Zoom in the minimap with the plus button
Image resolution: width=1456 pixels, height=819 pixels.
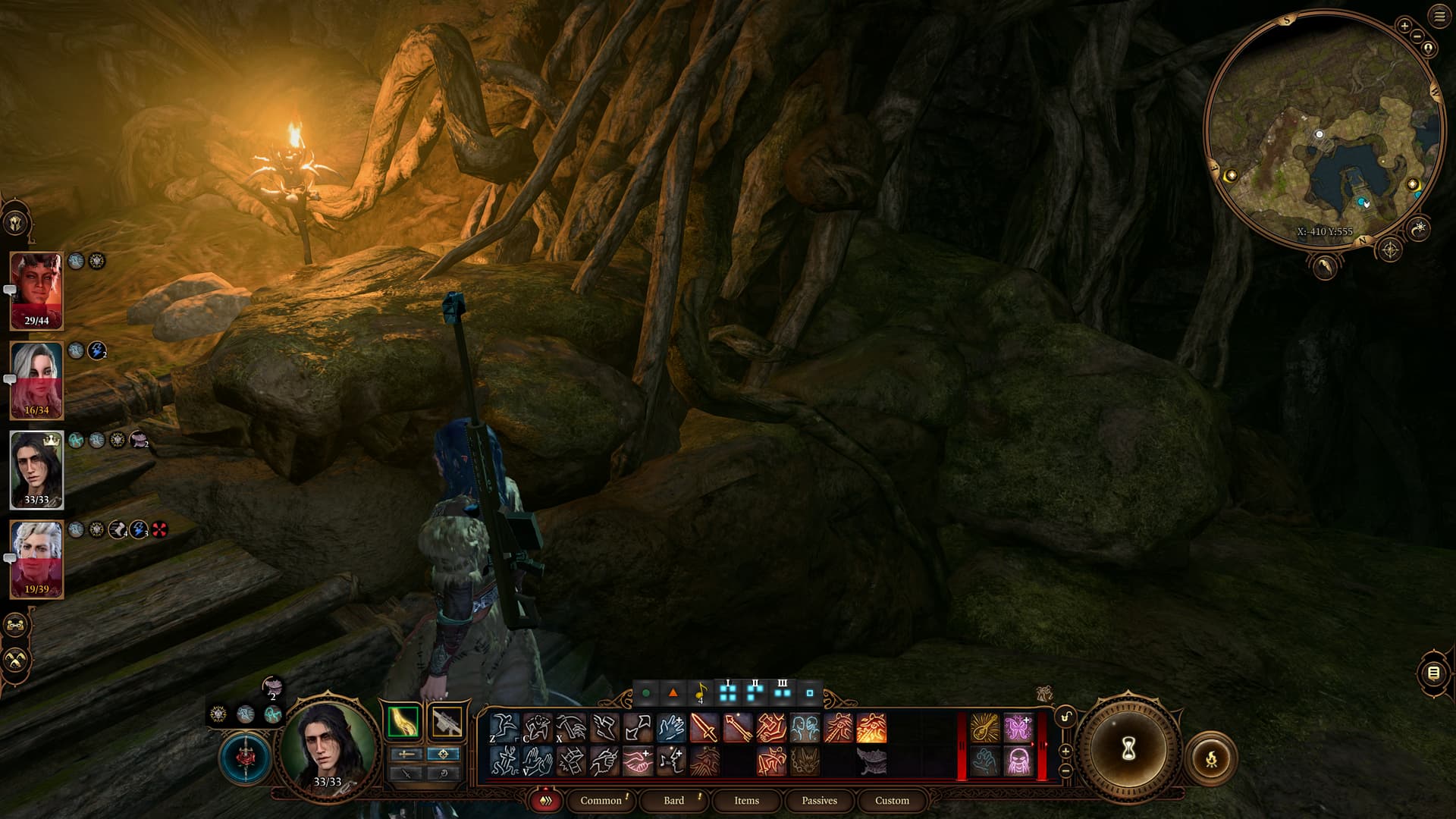tap(1404, 26)
